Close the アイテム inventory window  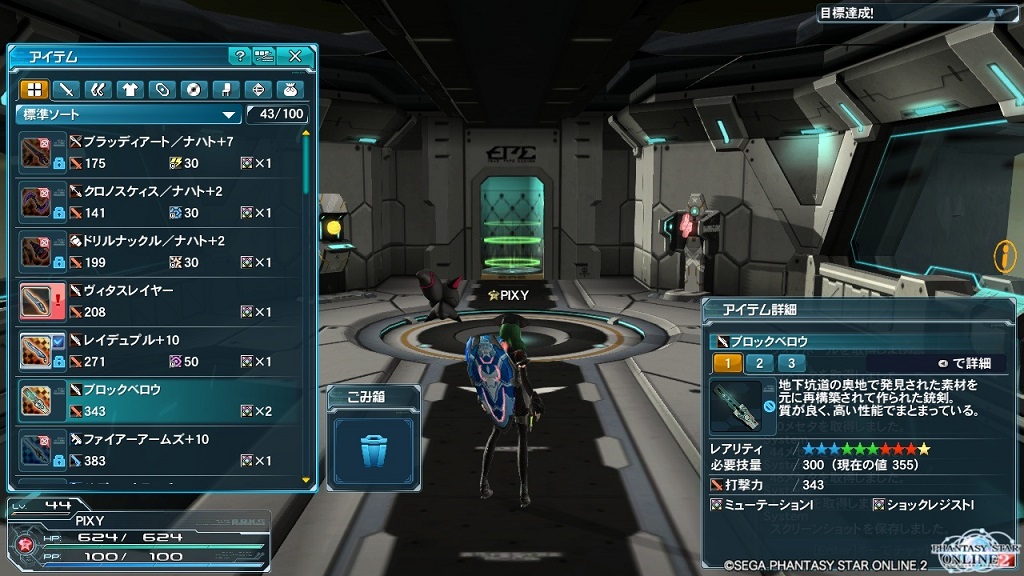(295, 56)
